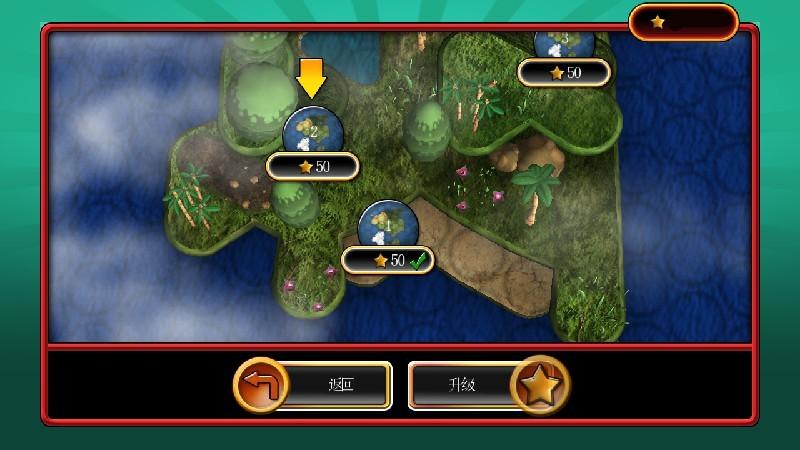Go back with the 返回 button
Screen dimensions: 800x450
(x=314, y=385)
